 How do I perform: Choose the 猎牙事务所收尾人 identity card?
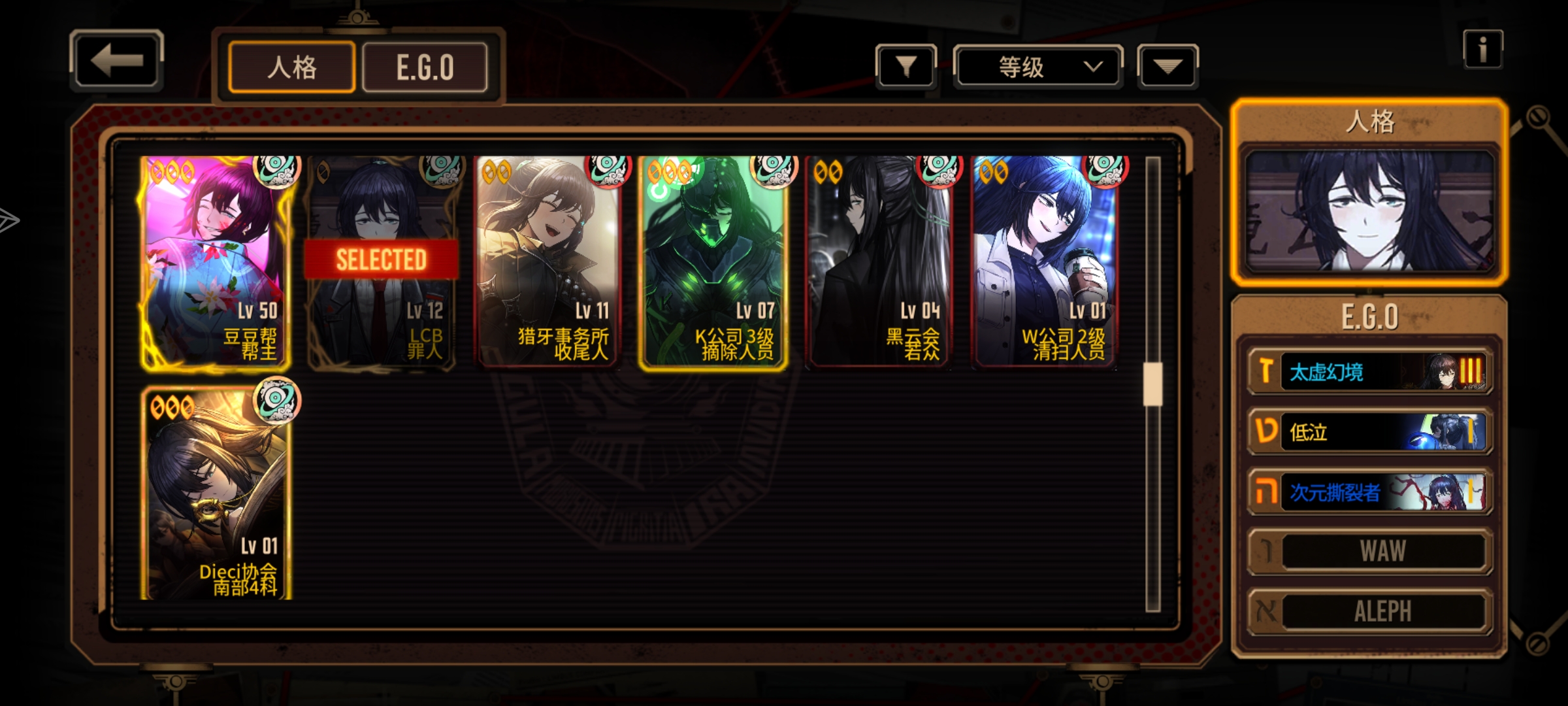pos(547,263)
